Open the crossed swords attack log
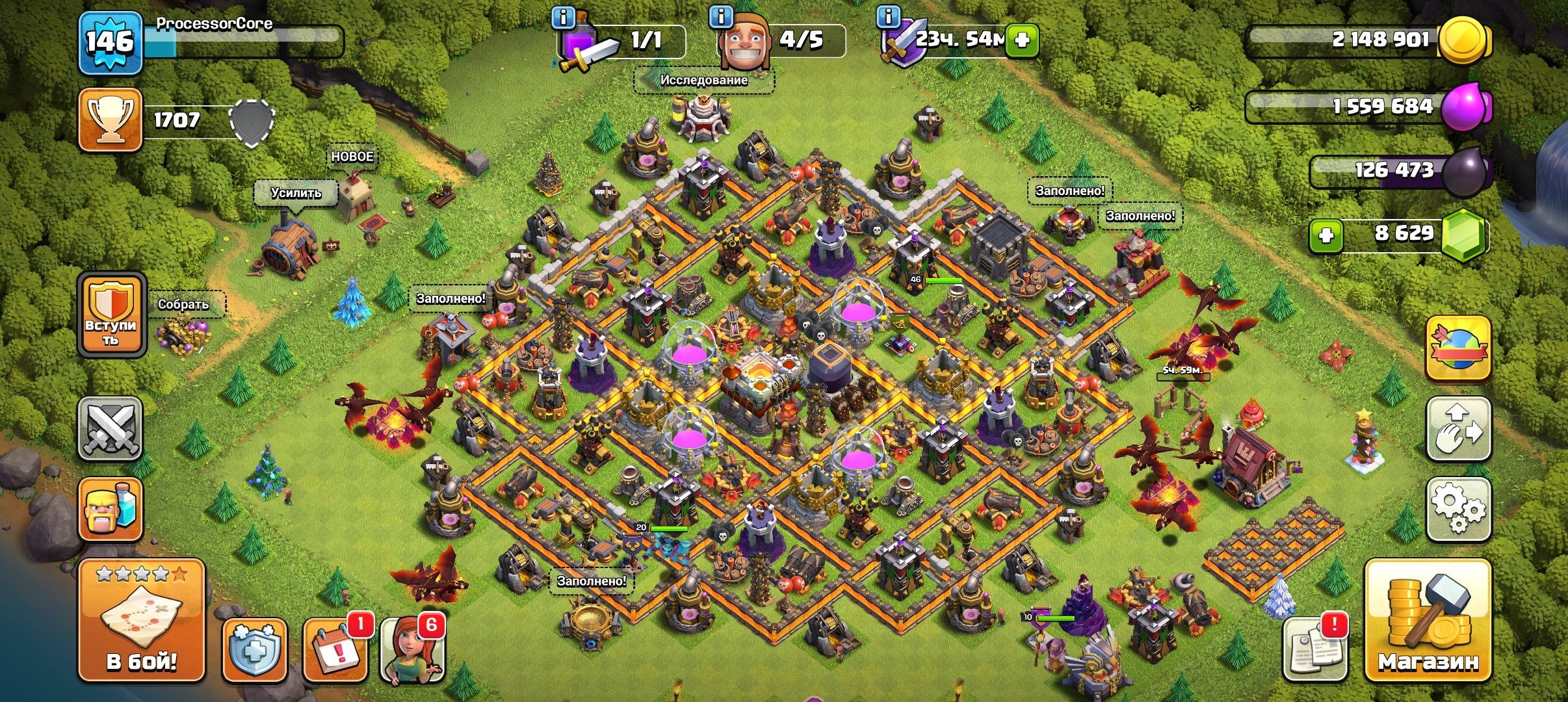The height and width of the screenshot is (702, 1568). click(110, 428)
